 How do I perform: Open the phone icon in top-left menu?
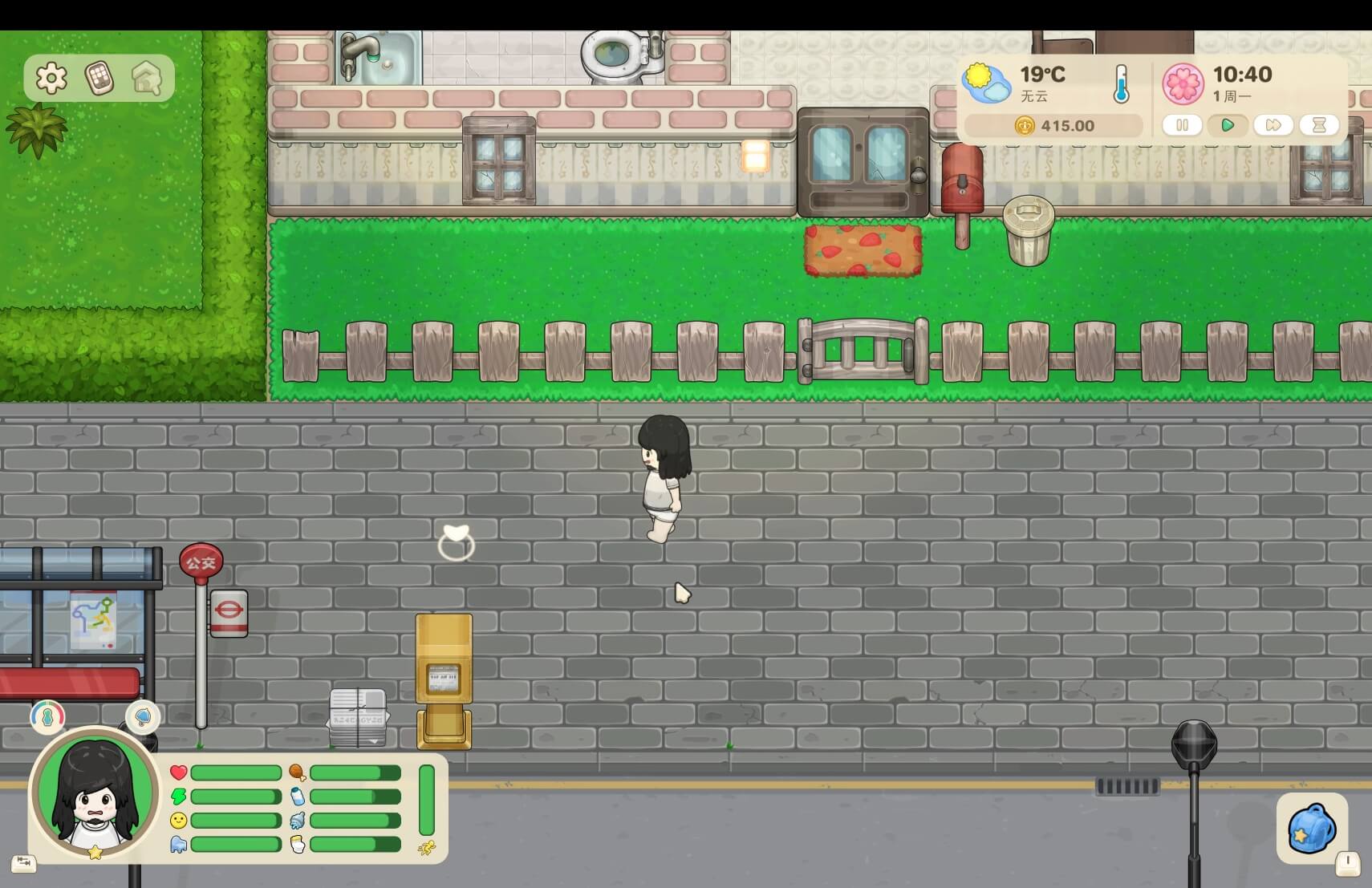(99, 78)
